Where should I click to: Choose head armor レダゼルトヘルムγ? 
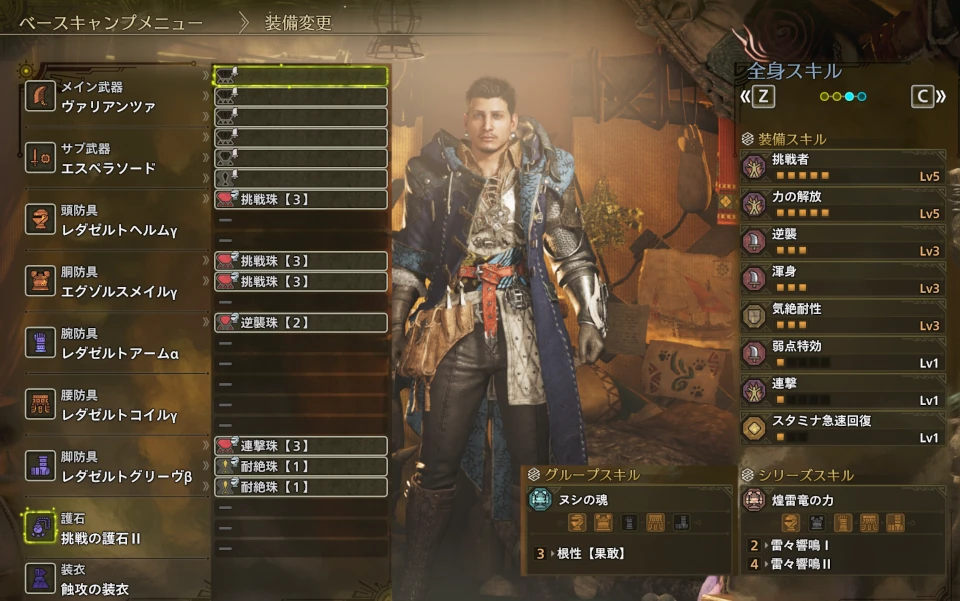108,220
